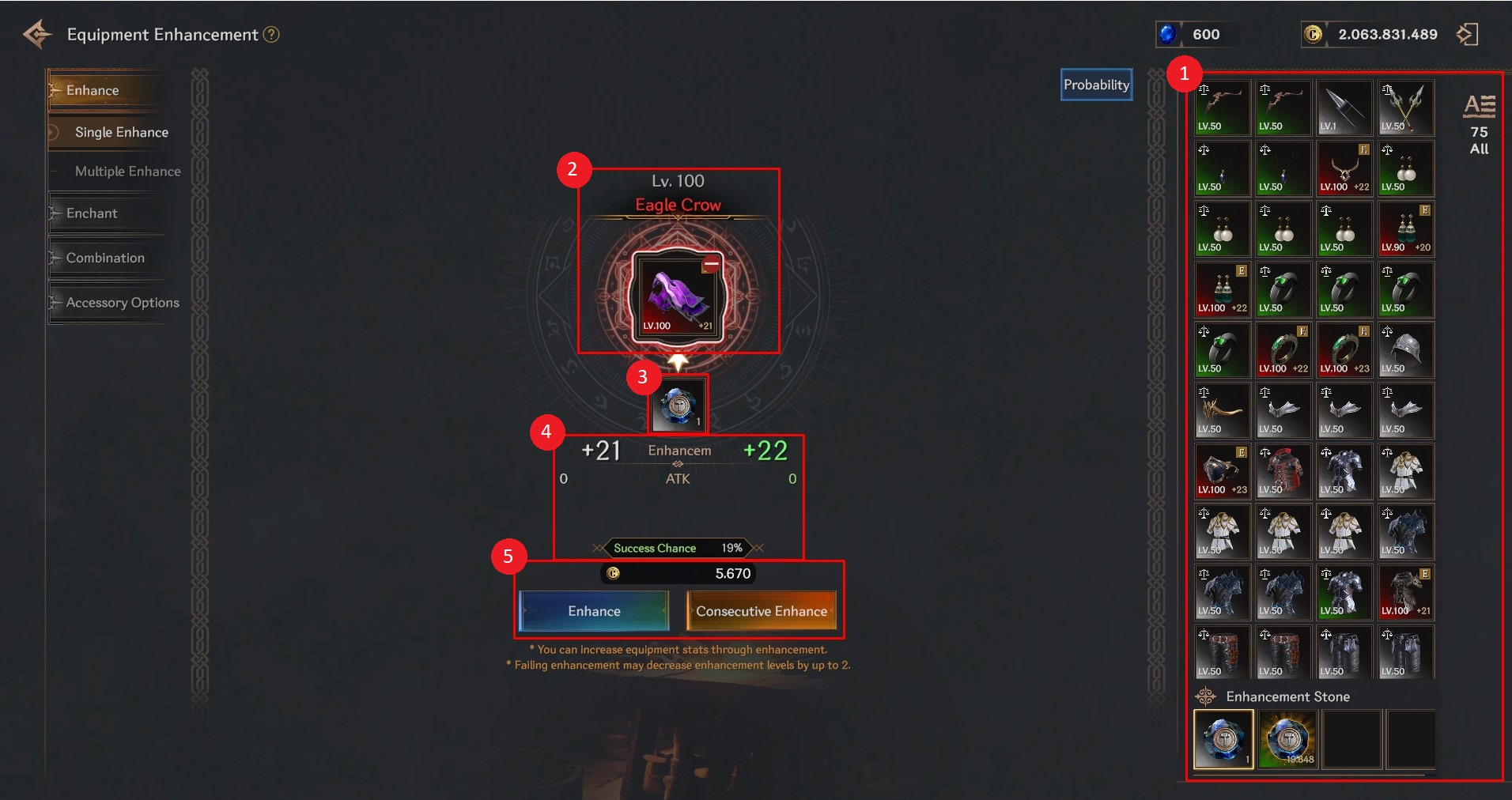
Task: Click the loaded enhancement stone slot
Action: point(679,404)
